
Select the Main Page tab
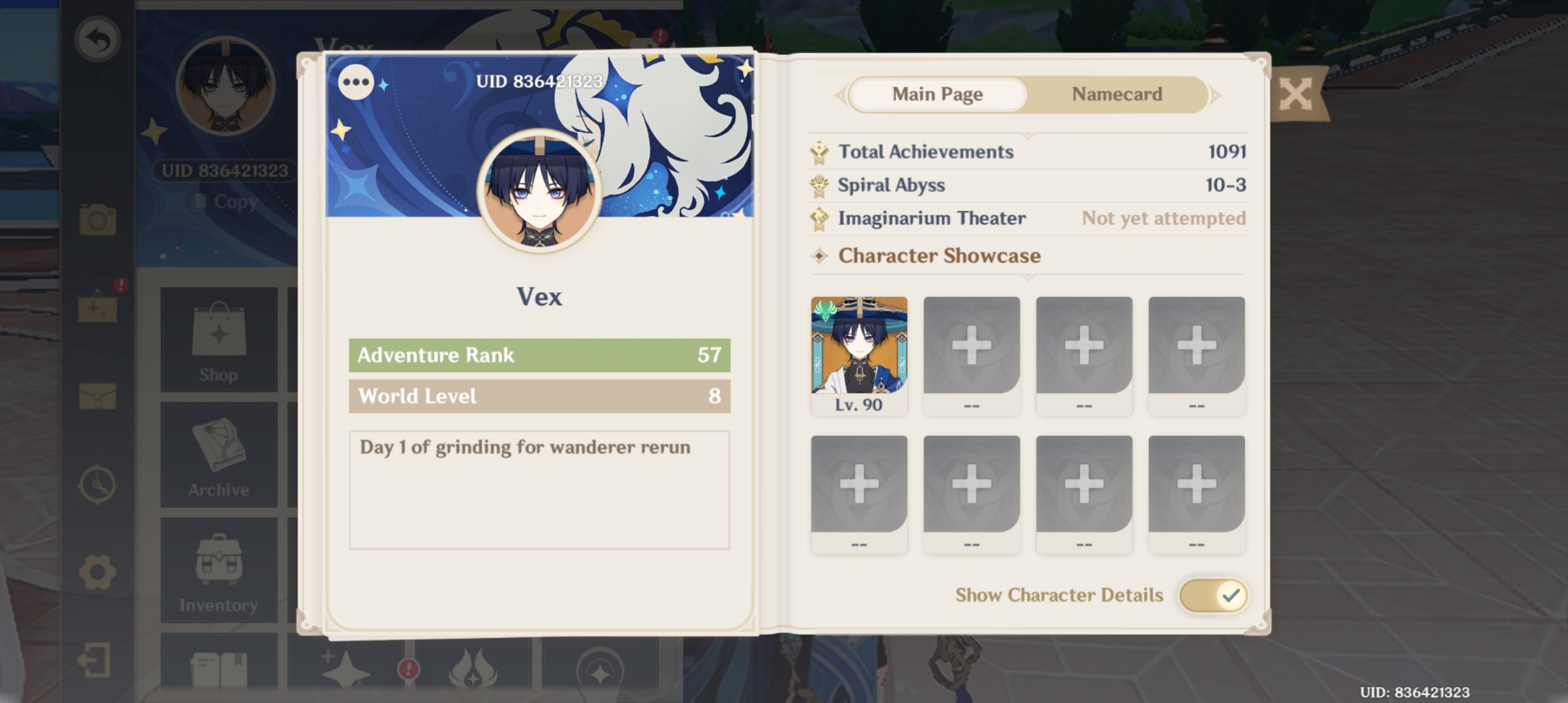click(938, 94)
